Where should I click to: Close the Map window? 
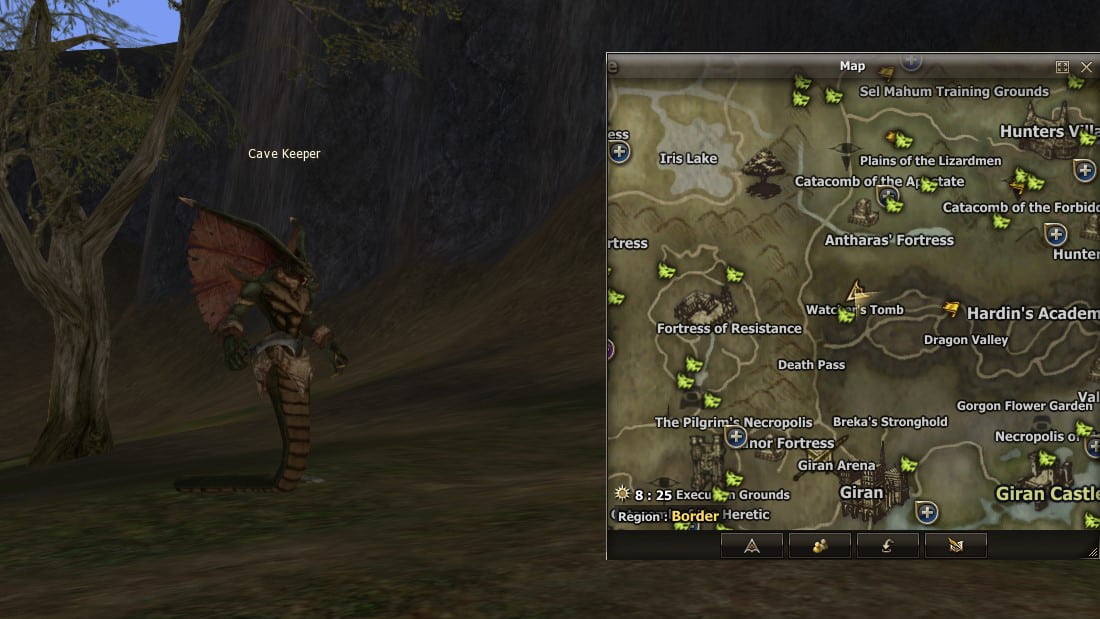pyautogui.click(x=1087, y=67)
